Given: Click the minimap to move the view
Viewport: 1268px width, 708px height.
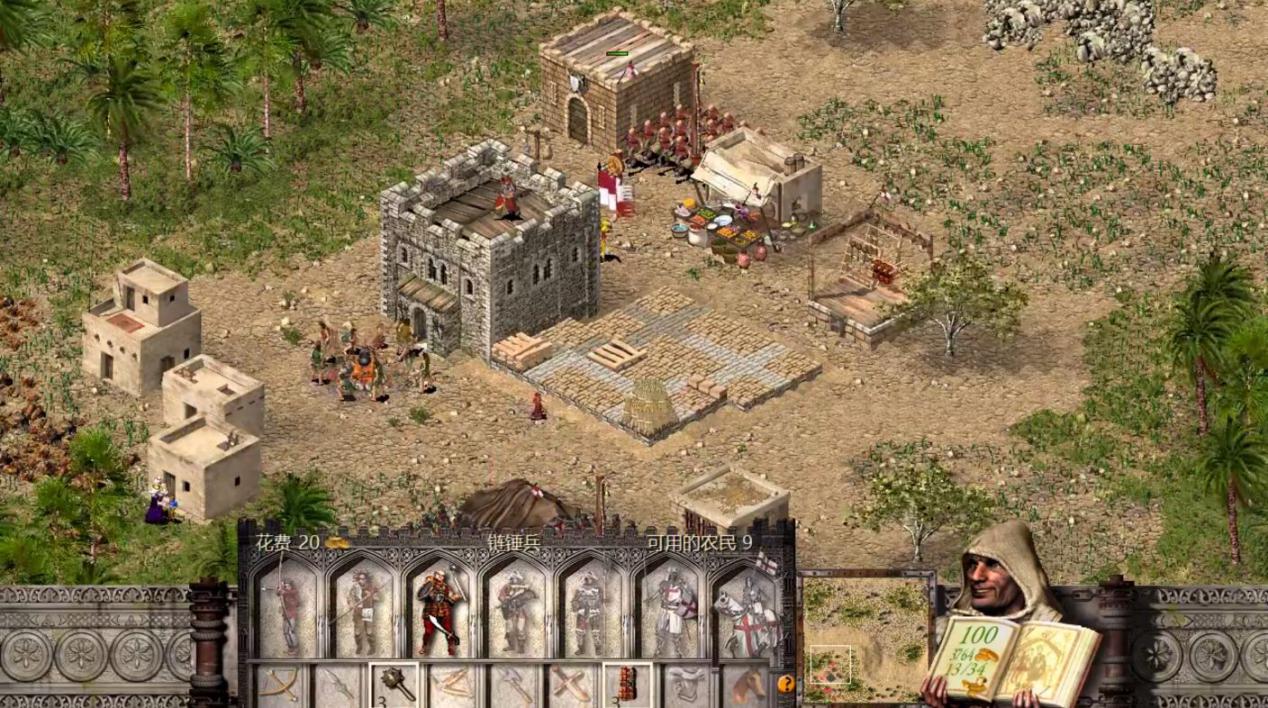Looking at the screenshot, I should pos(866,637).
